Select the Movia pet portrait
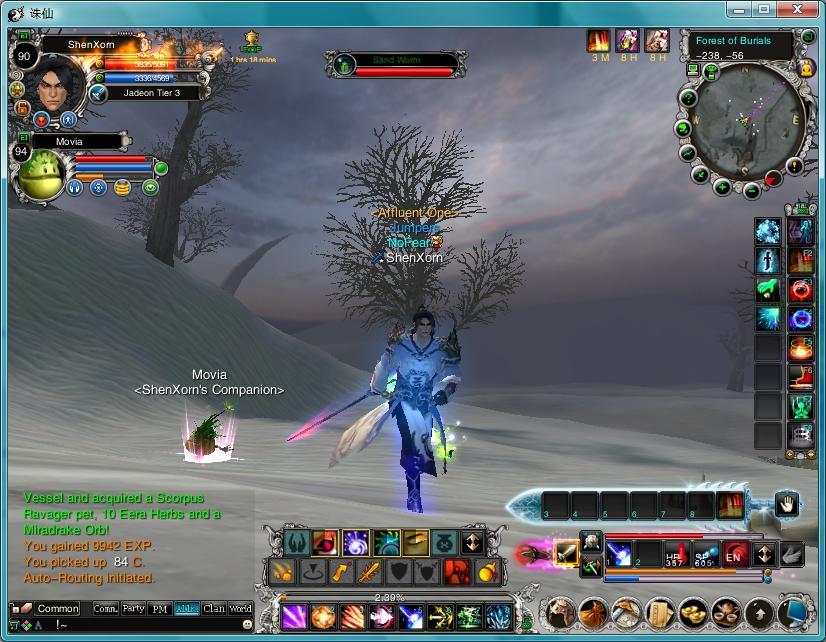This screenshot has width=826, height=642. tap(42, 175)
